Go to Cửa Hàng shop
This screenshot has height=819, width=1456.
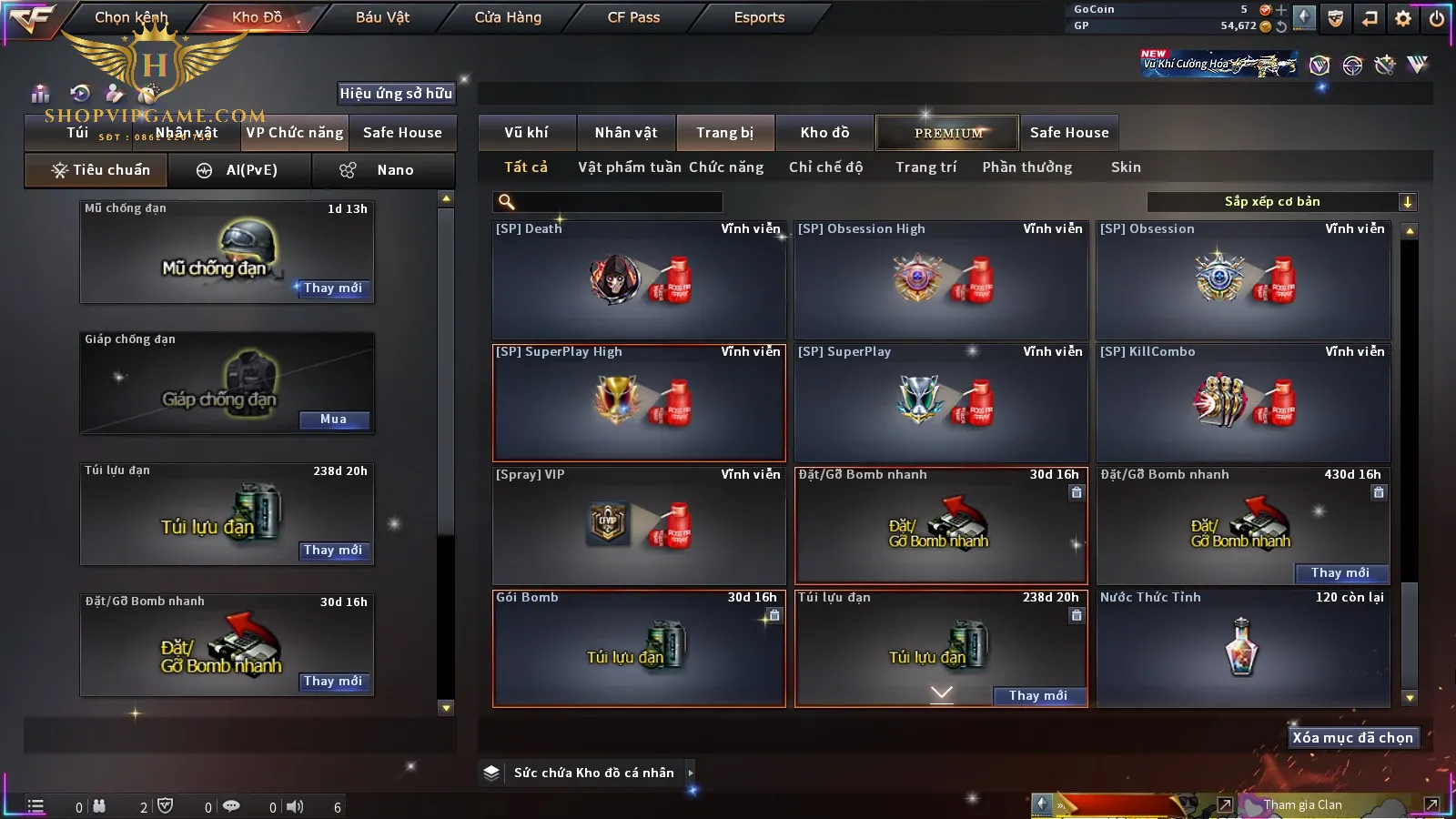pyautogui.click(x=508, y=17)
